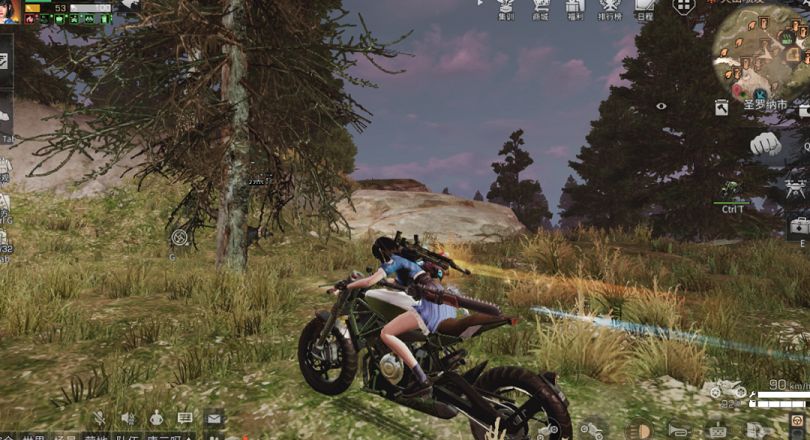Toggle the eye view icon
The image size is (810, 440).
click(661, 105)
